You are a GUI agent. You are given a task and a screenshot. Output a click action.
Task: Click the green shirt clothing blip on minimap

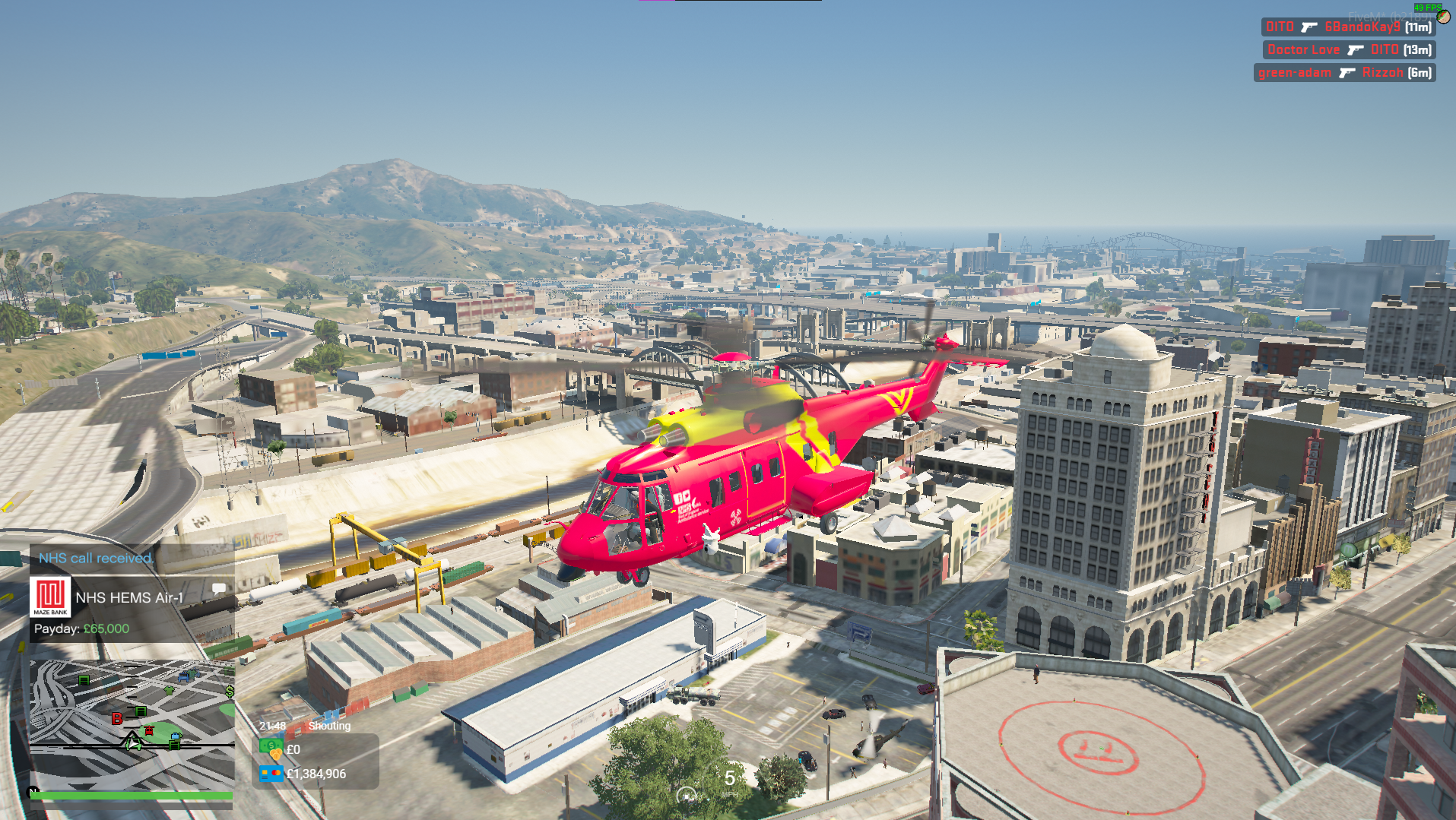[170, 690]
